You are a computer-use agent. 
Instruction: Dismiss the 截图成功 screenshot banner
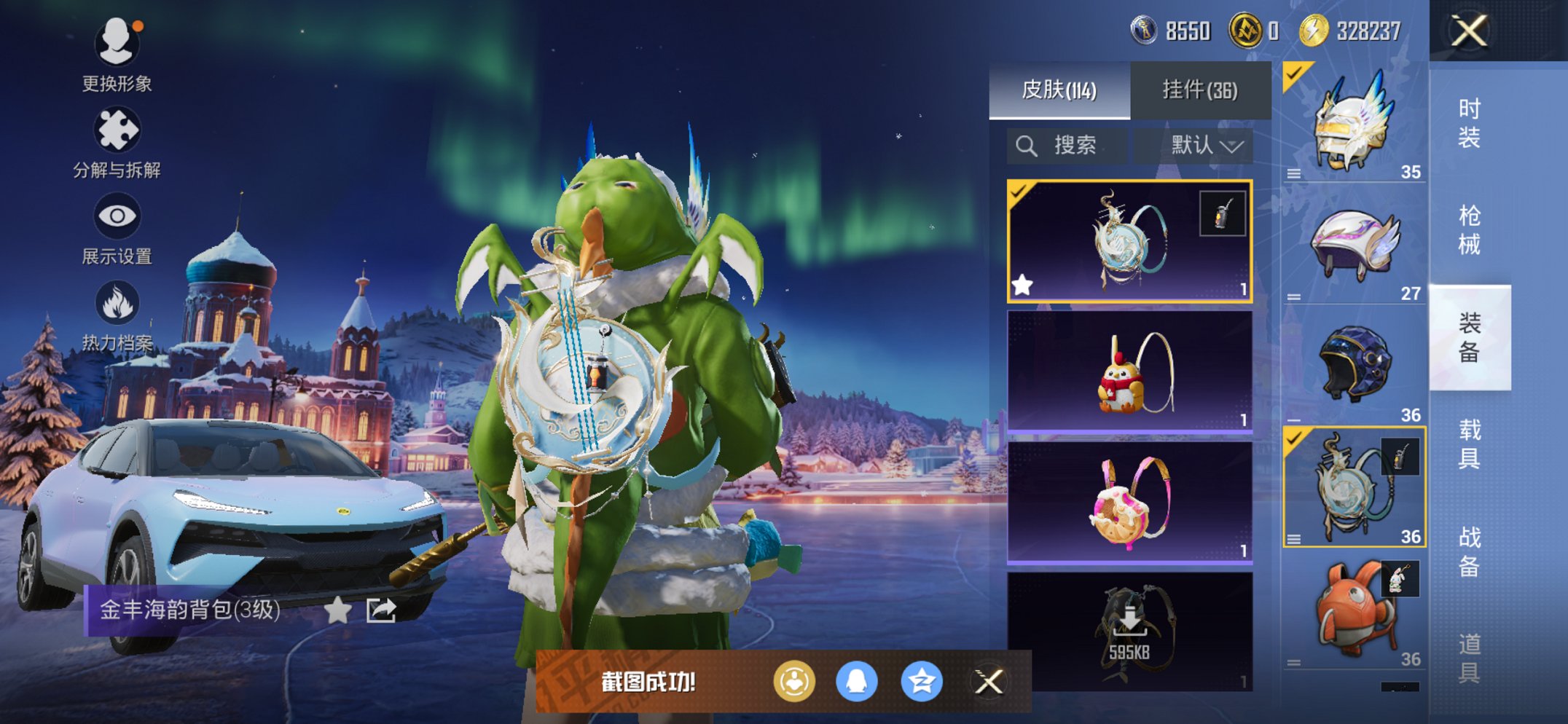[989, 682]
